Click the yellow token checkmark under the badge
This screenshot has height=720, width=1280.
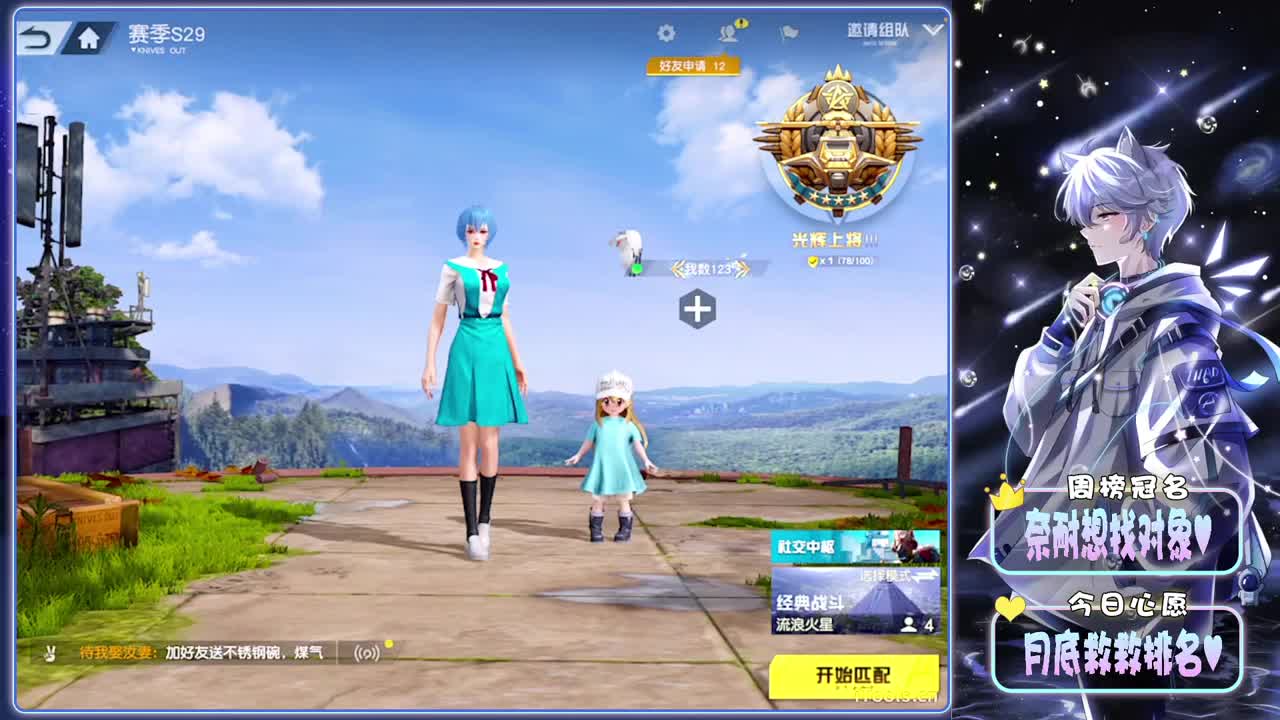point(813,260)
